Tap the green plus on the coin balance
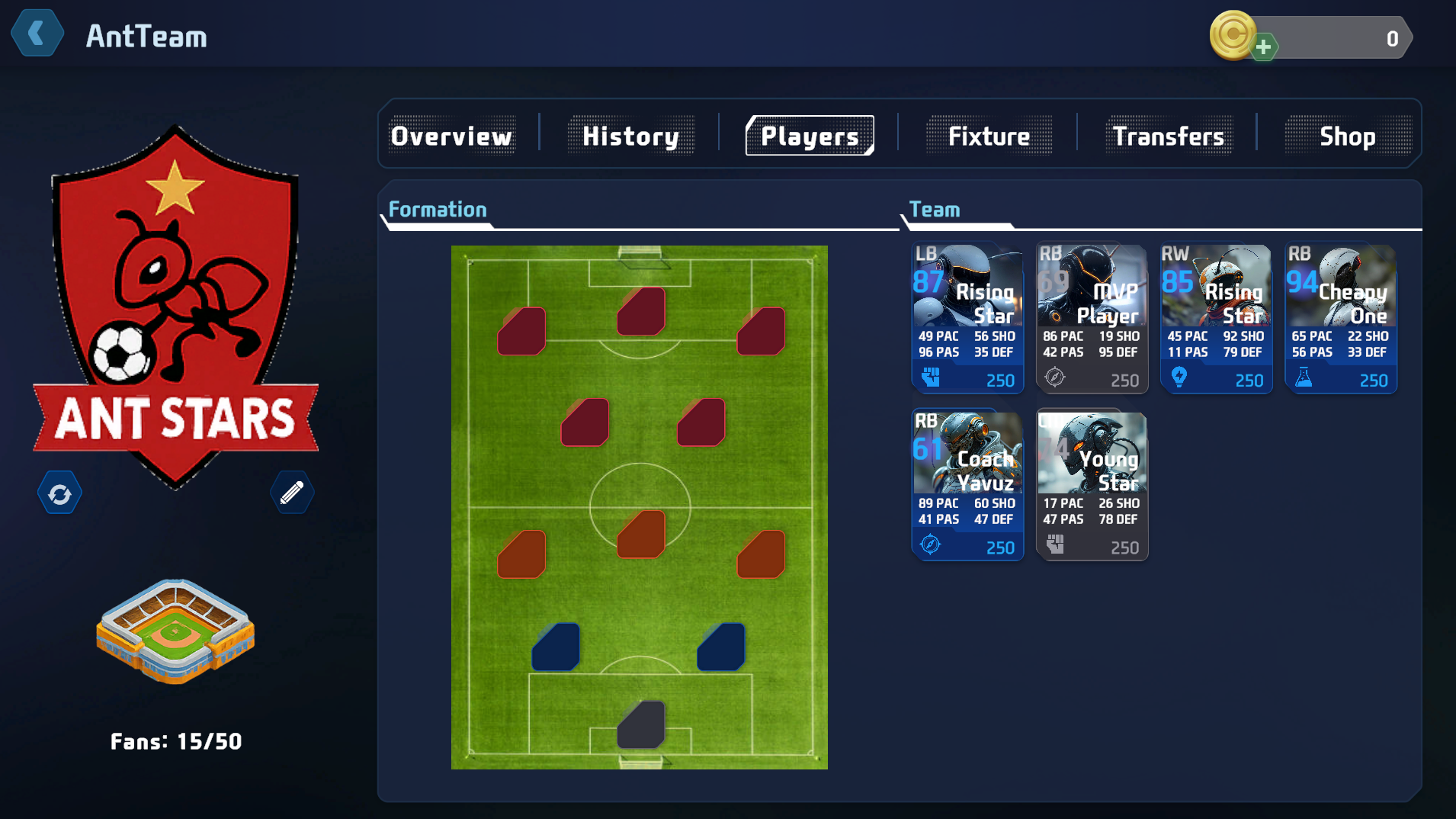Screen dimensions: 1456x819 (x=1265, y=46)
